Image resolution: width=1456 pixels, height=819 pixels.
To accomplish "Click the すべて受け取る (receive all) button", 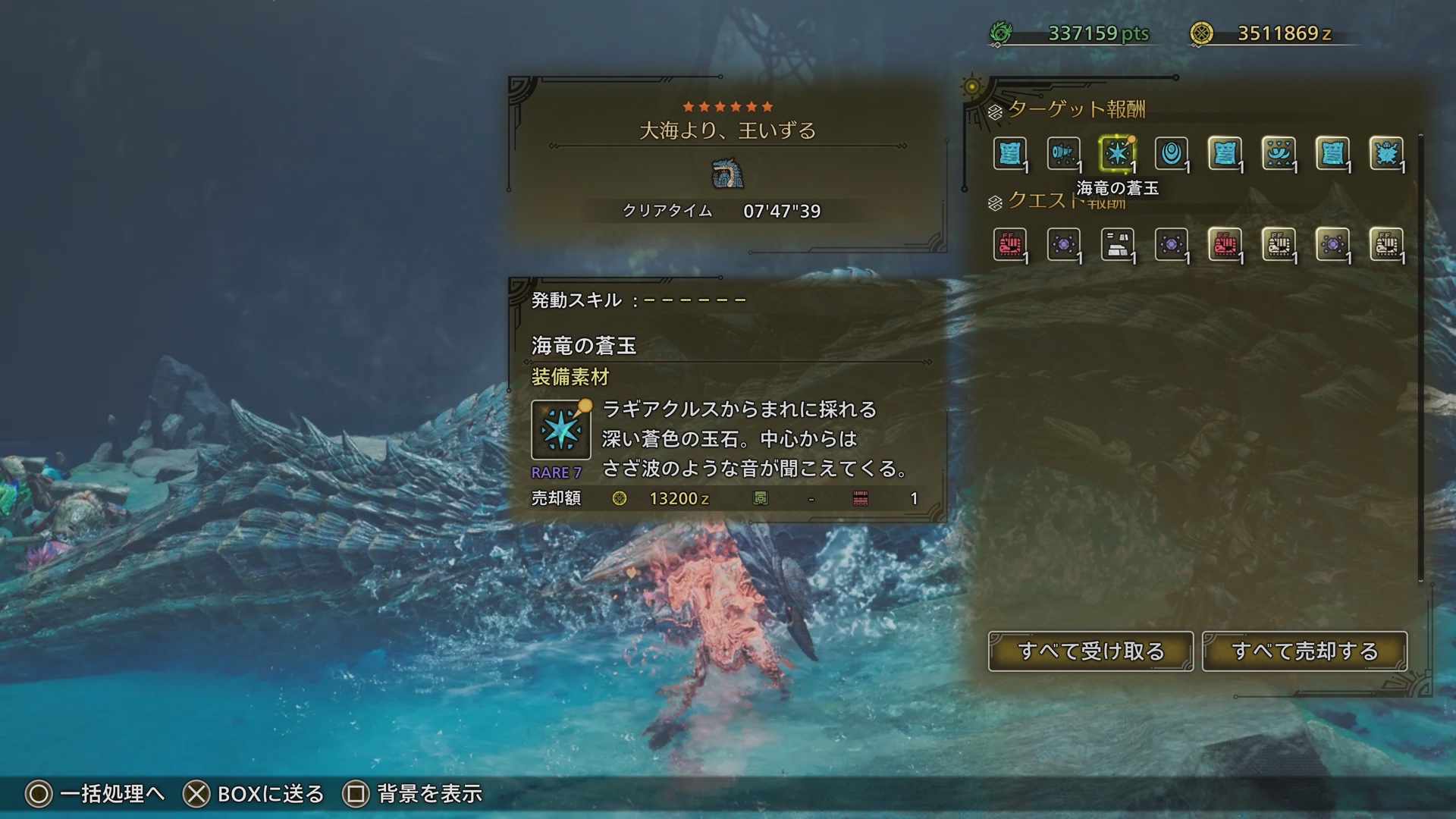I will pos(1090,651).
